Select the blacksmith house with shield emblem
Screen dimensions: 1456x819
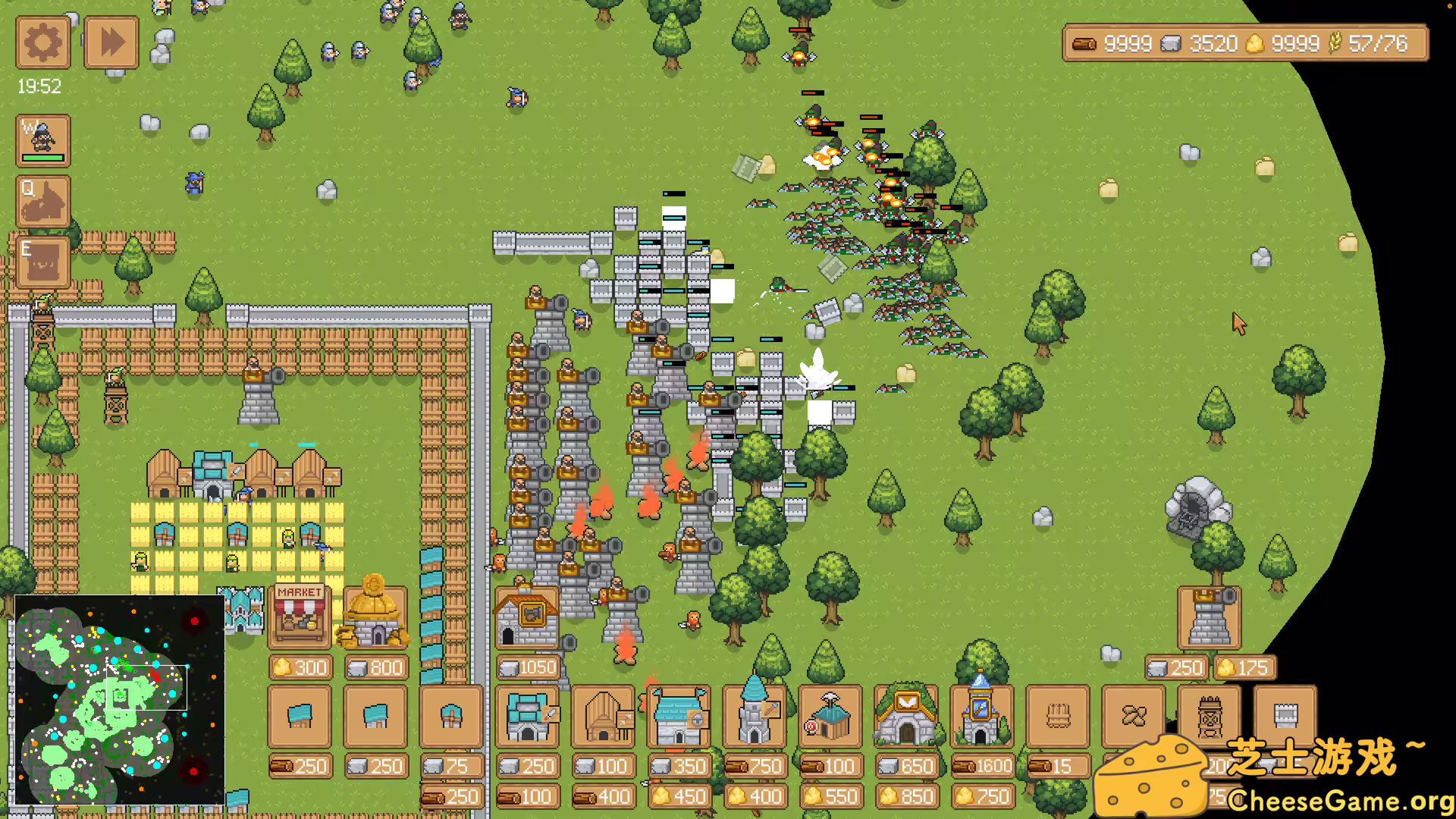[x=679, y=717]
